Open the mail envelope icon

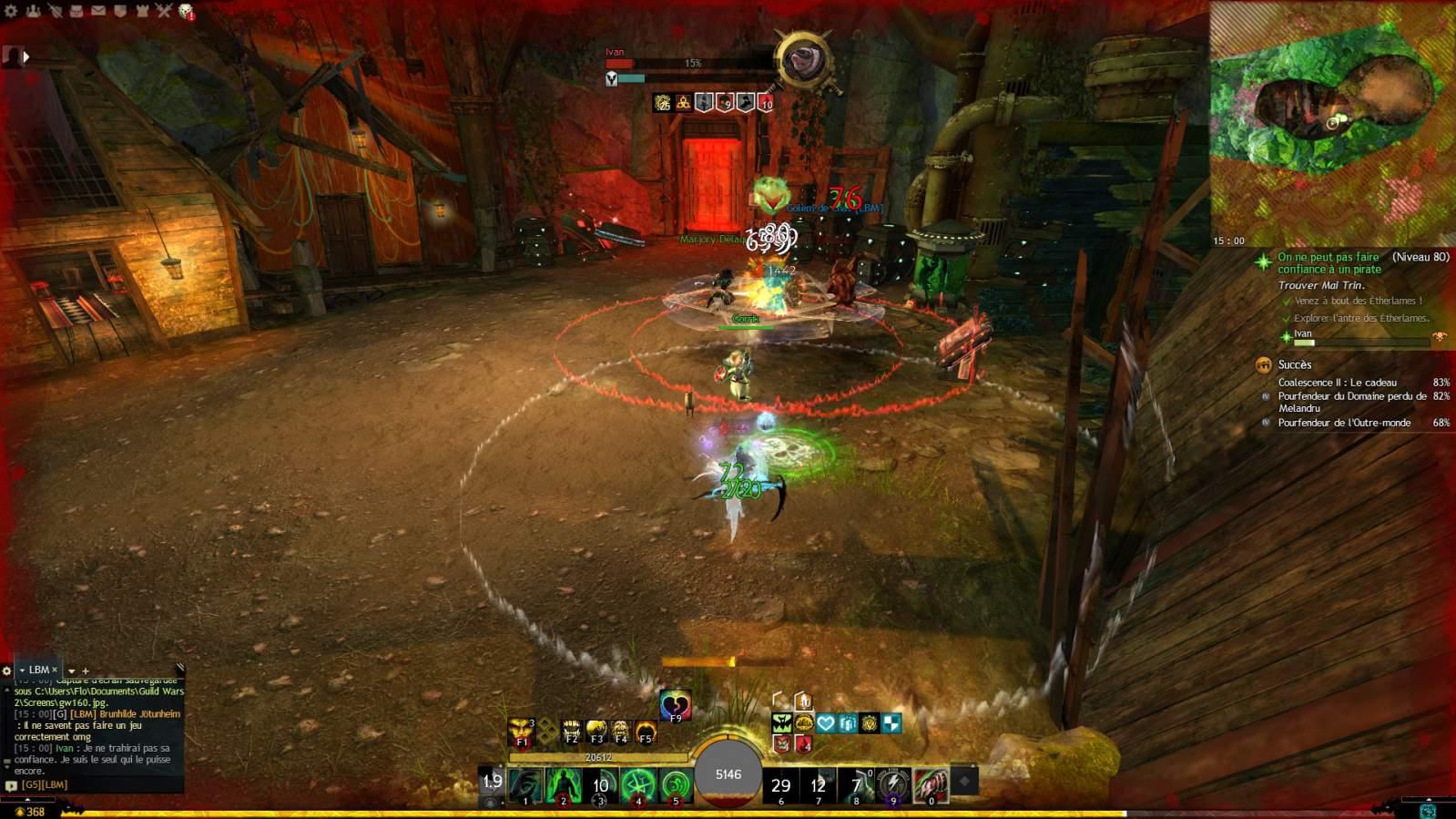point(97,11)
